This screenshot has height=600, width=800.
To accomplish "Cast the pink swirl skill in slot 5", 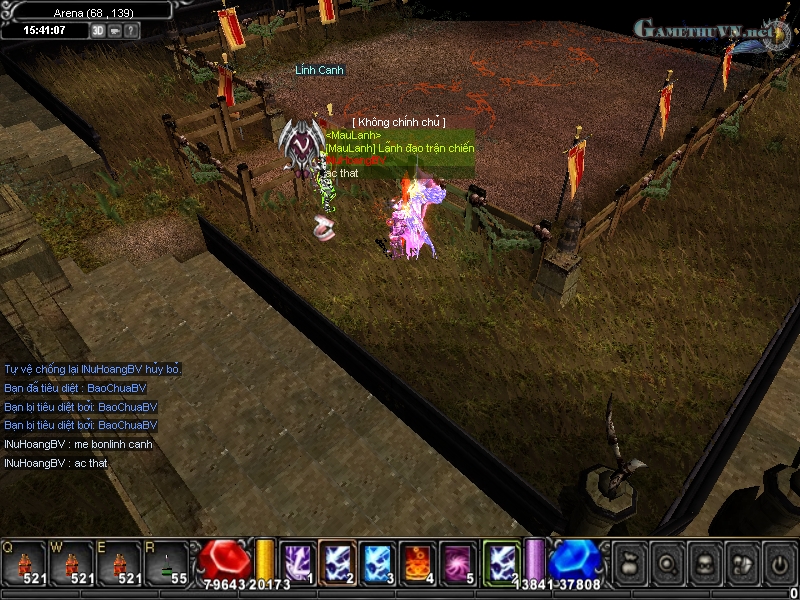I will coord(458,560).
